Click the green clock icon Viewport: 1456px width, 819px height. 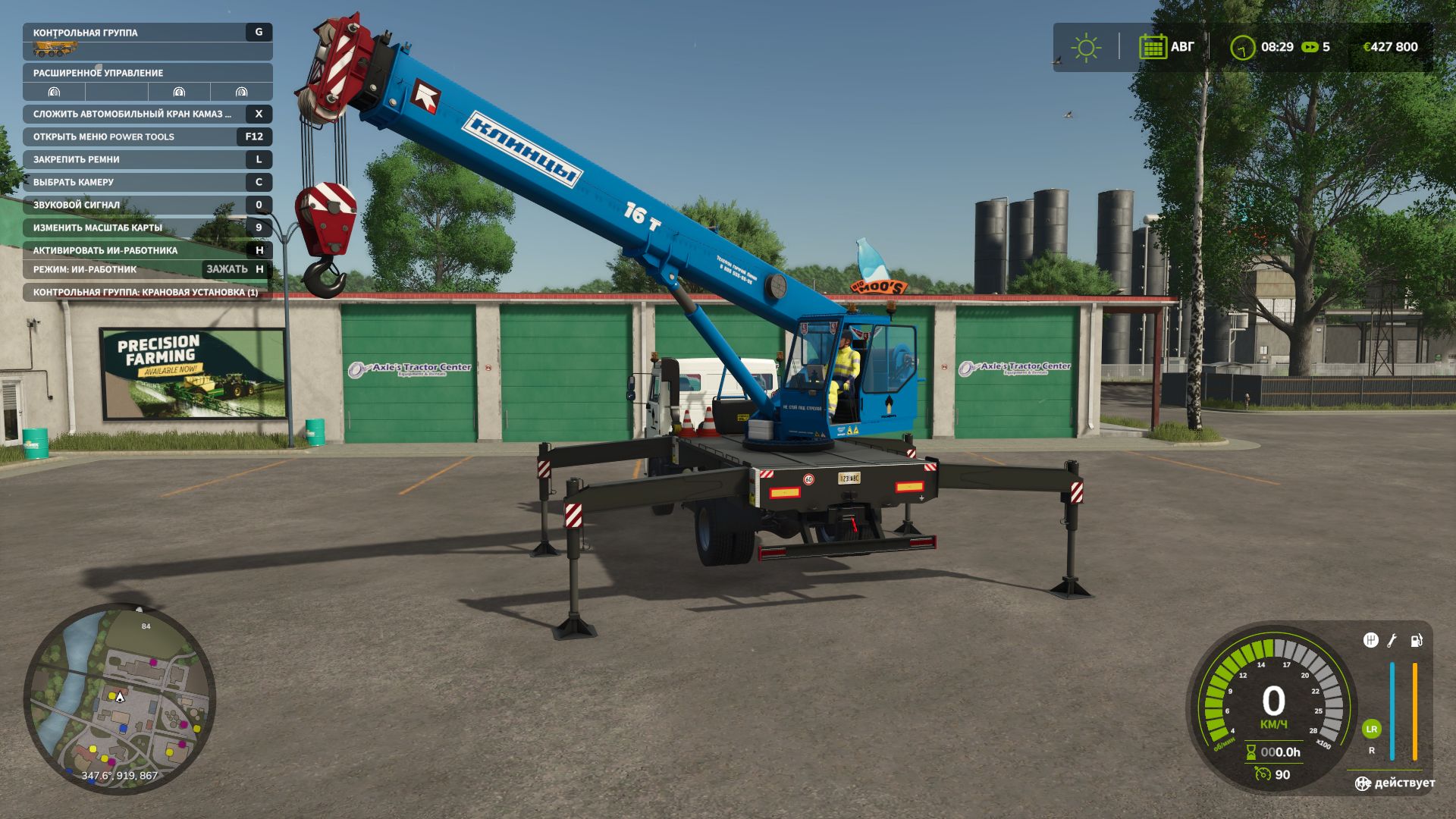coord(1242,48)
